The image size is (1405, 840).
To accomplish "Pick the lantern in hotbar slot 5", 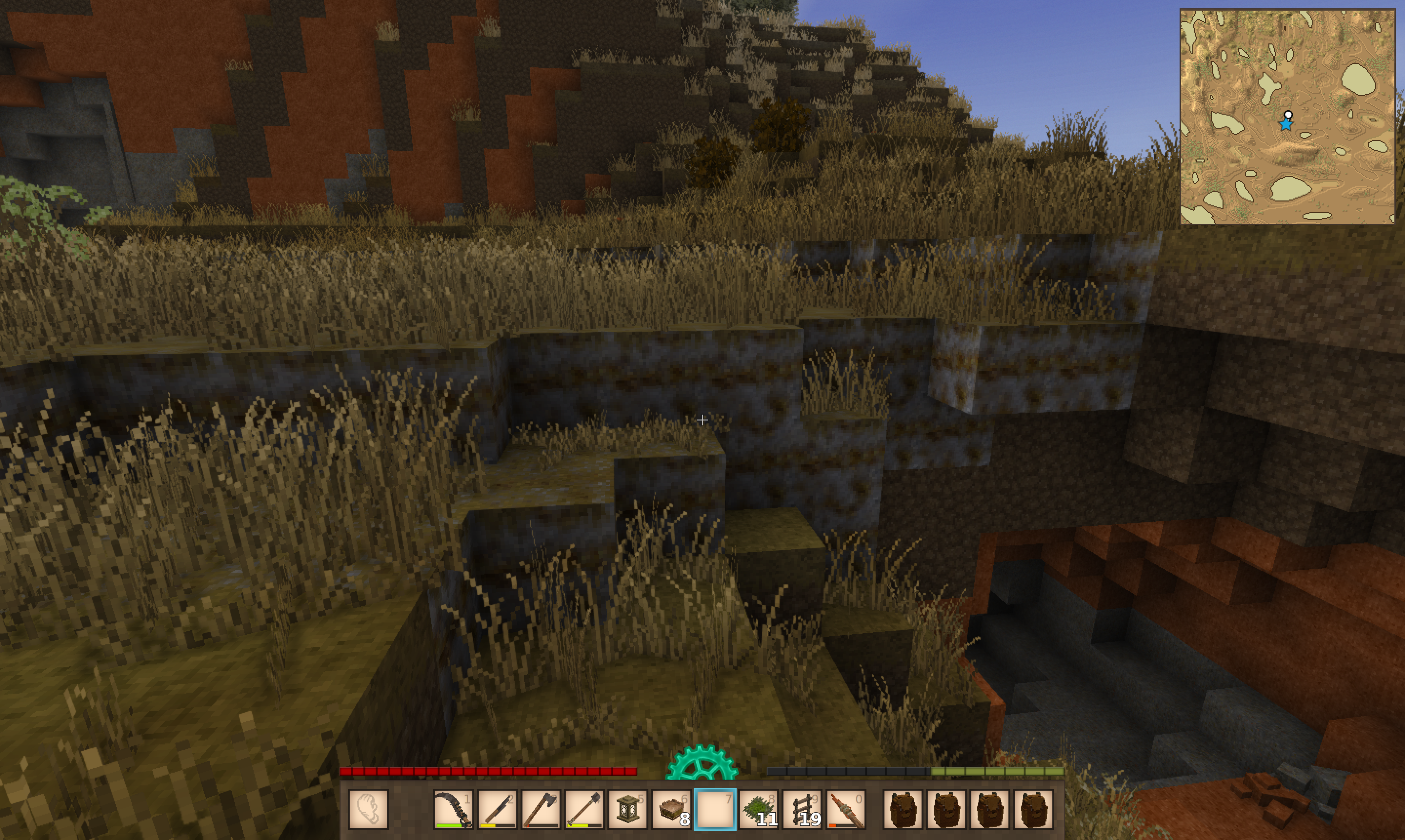I will point(627,809).
